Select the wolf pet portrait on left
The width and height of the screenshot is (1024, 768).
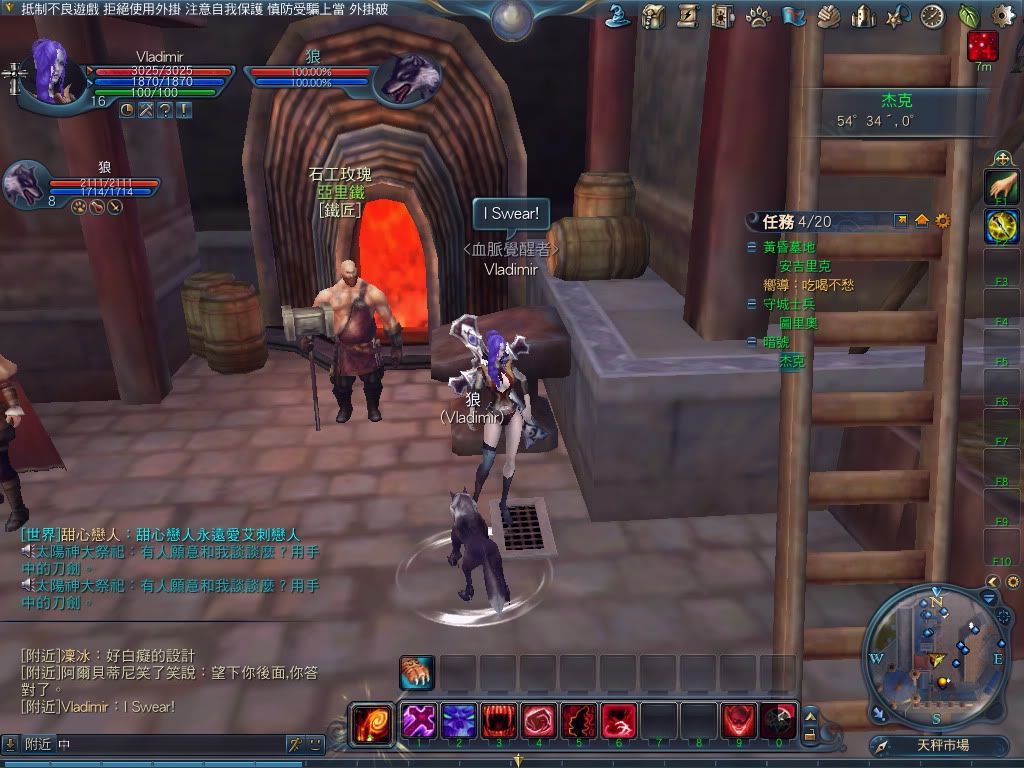tap(25, 185)
